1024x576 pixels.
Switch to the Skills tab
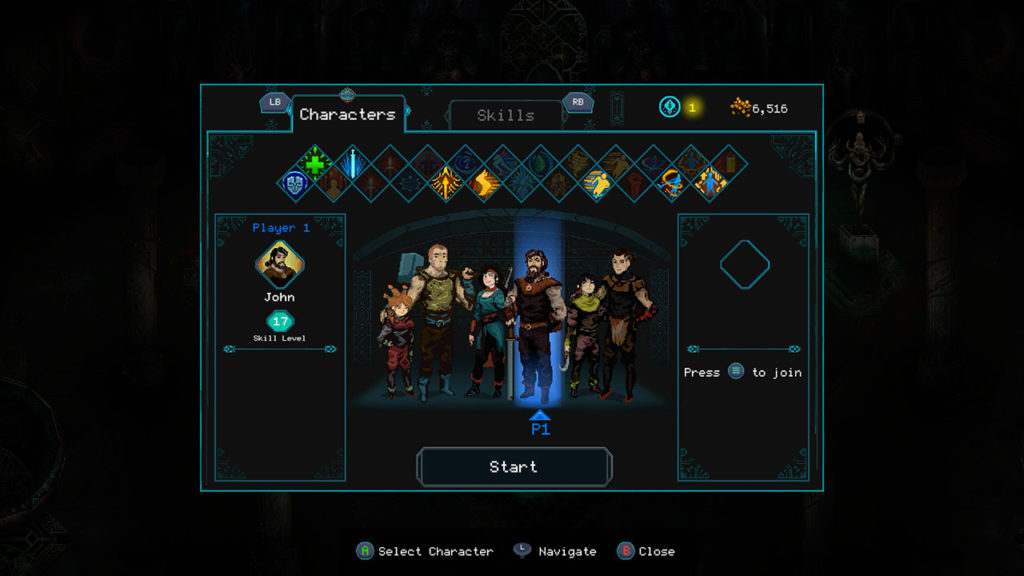tap(505, 115)
